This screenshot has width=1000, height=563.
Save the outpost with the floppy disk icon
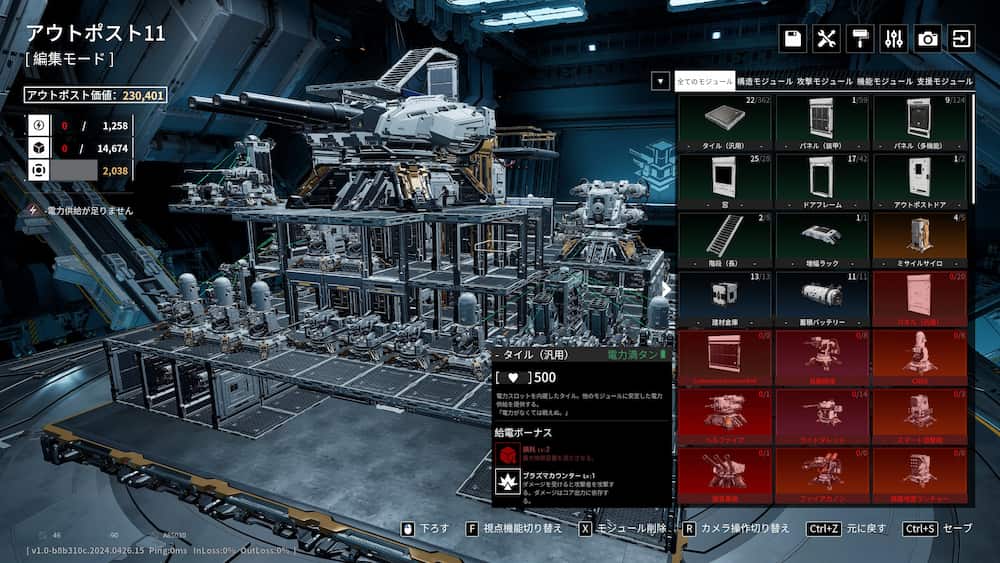click(x=793, y=39)
